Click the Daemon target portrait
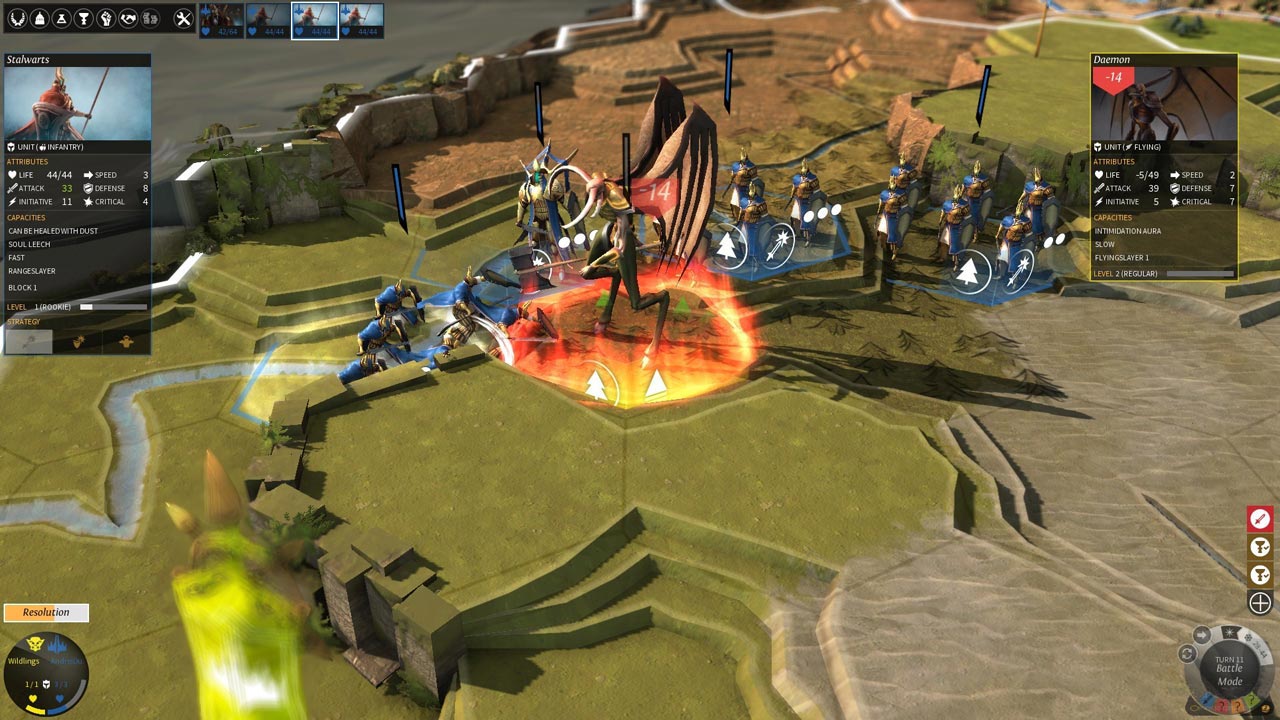Image resolution: width=1280 pixels, height=720 pixels. tap(1164, 104)
